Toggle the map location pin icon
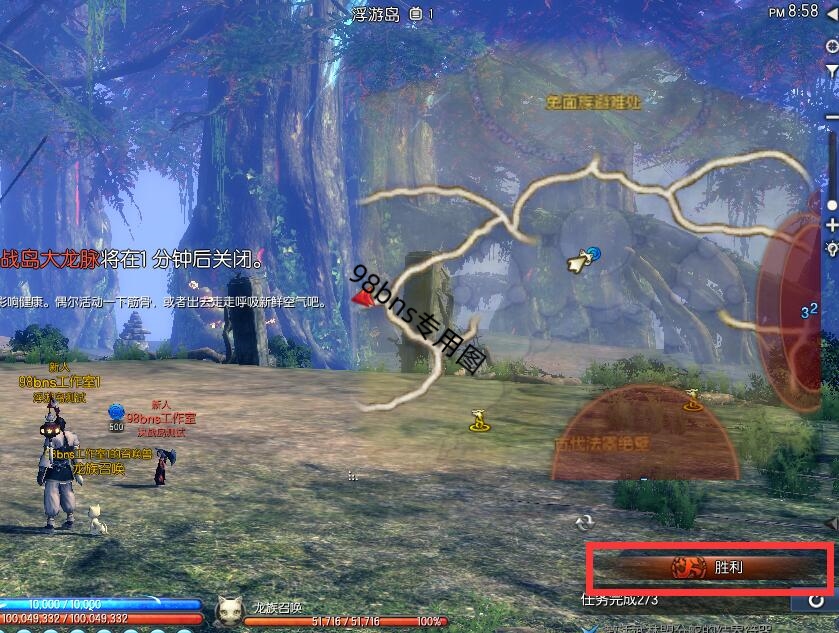The width and height of the screenshot is (839, 633). (x=831, y=248)
